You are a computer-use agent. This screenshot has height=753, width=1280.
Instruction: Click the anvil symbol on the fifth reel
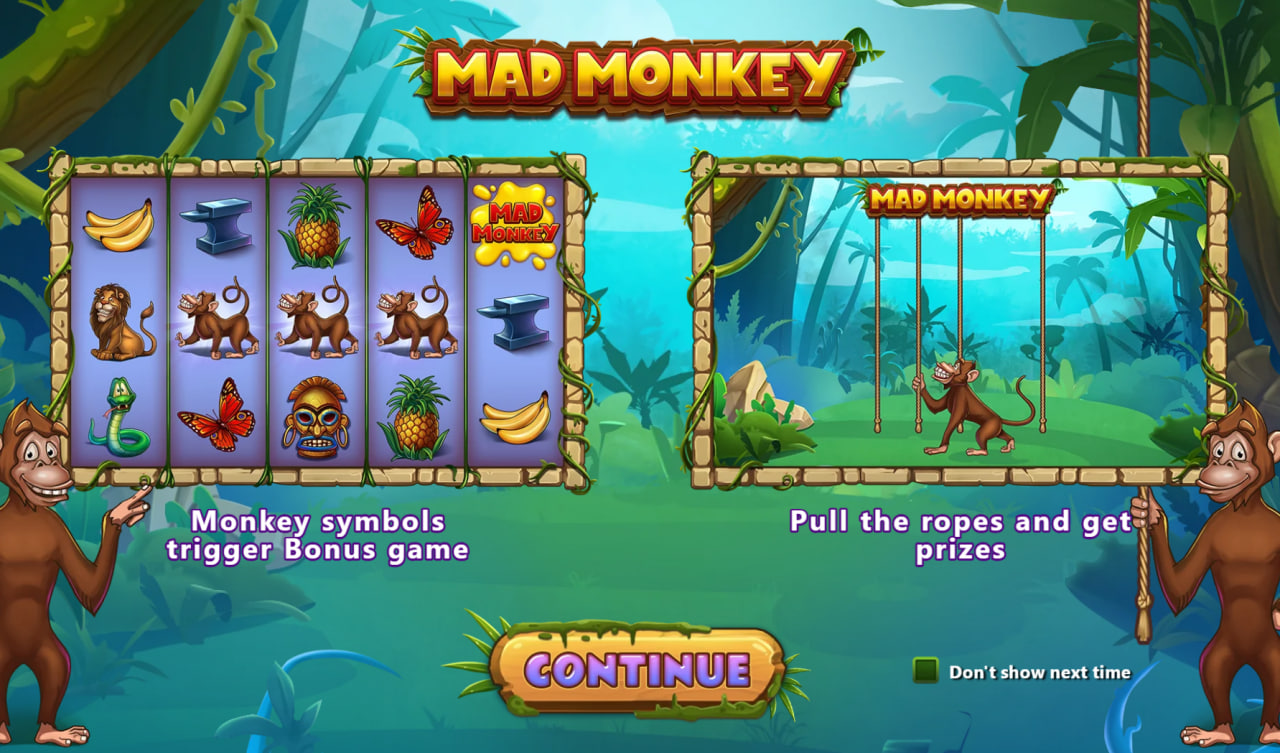pyautogui.click(x=517, y=320)
